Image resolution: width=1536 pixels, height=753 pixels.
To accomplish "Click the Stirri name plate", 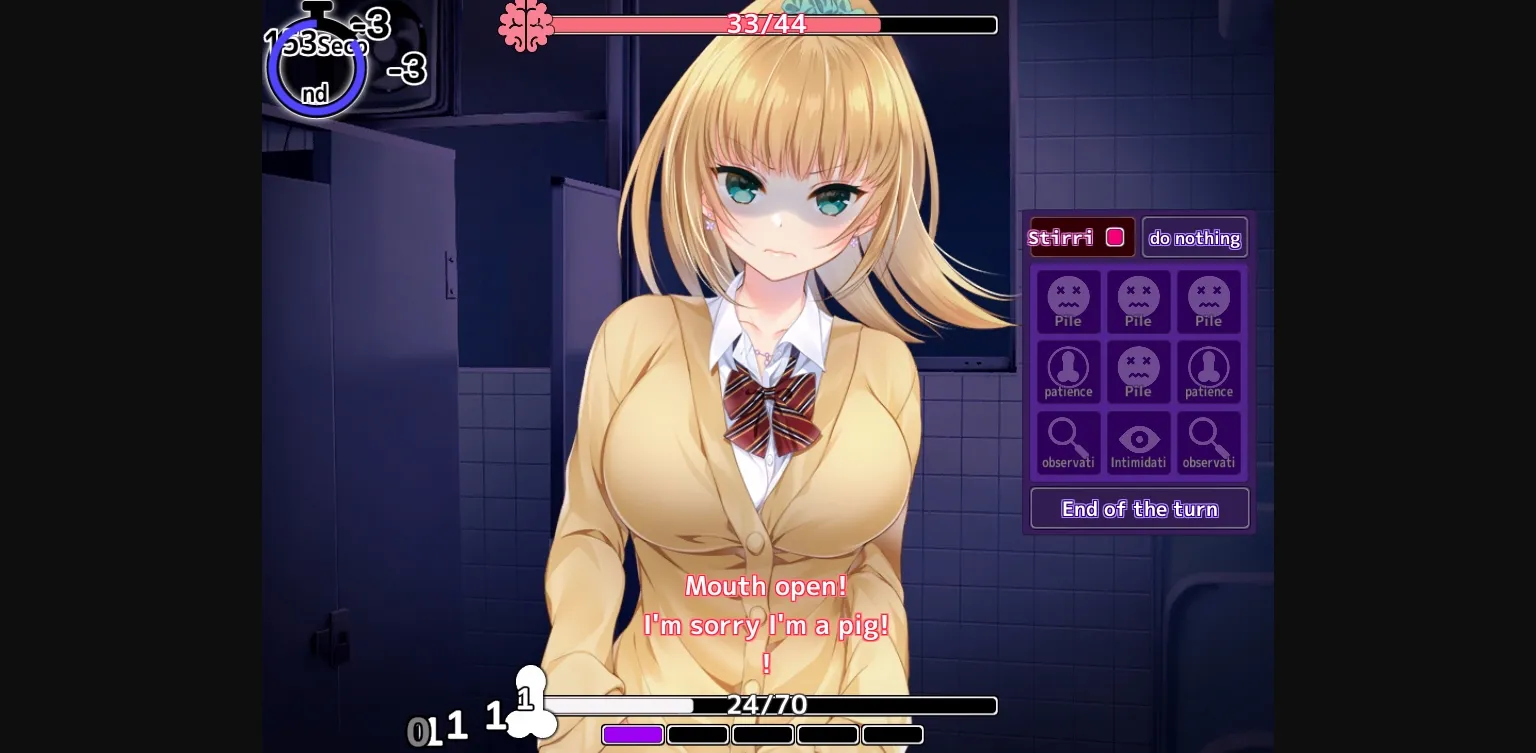I will (1063, 237).
